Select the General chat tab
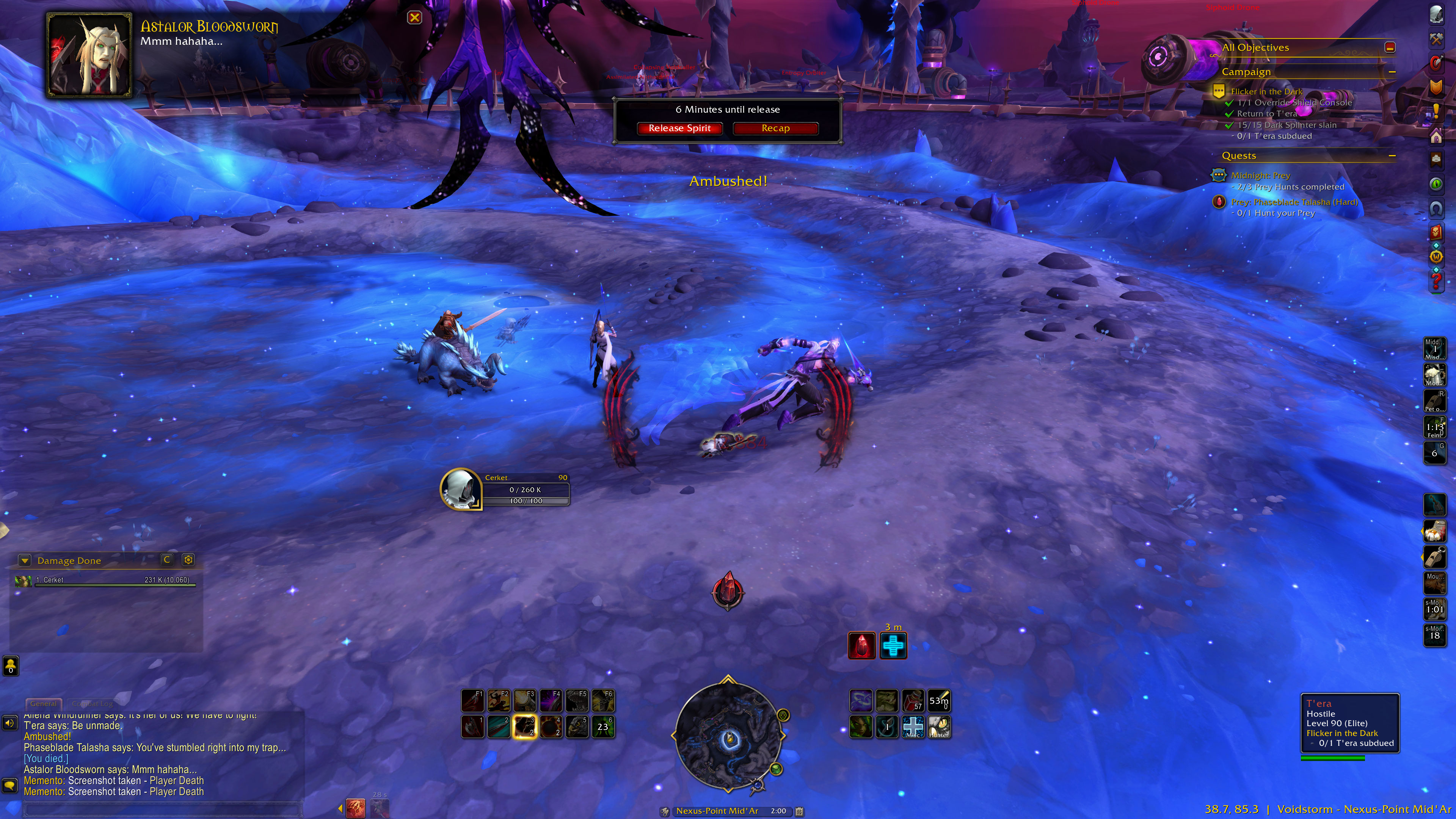 pyautogui.click(x=43, y=704)
